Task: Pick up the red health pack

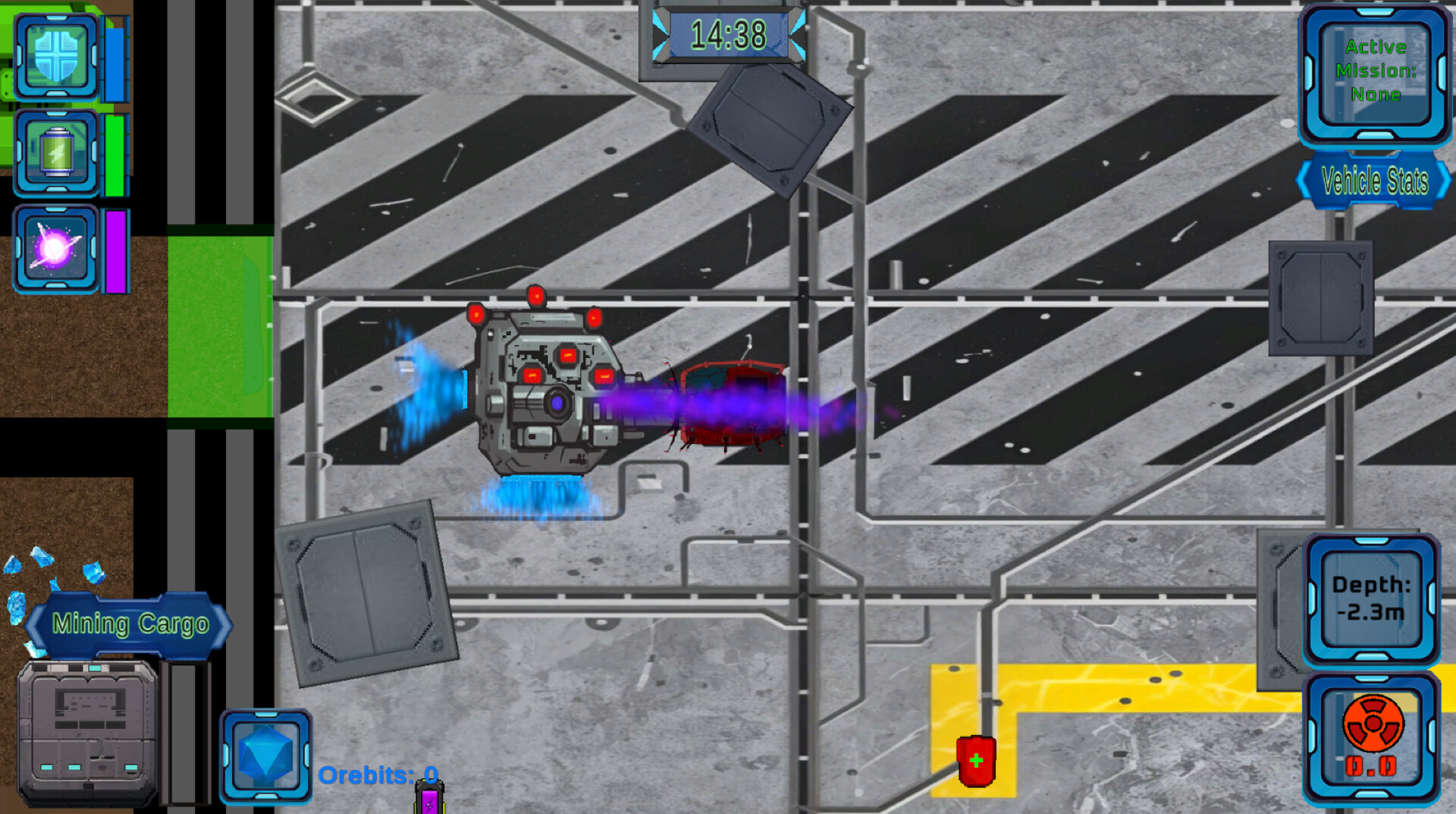Action: [977, 760]
